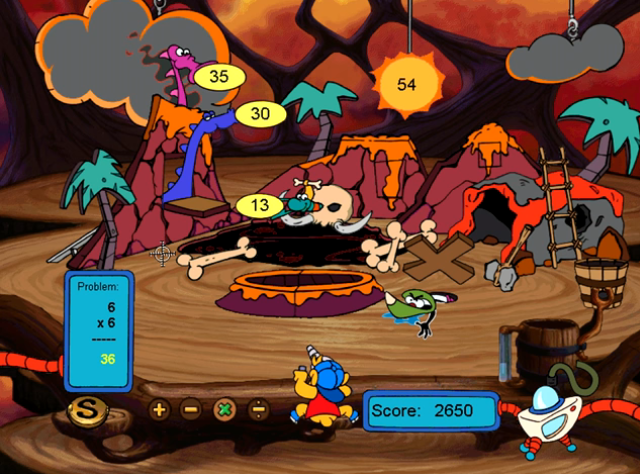This screenshot has height=474, width=640.
Task: Select the answer bubble with 13
Action: pyautogui.click(x=260, y=205)
